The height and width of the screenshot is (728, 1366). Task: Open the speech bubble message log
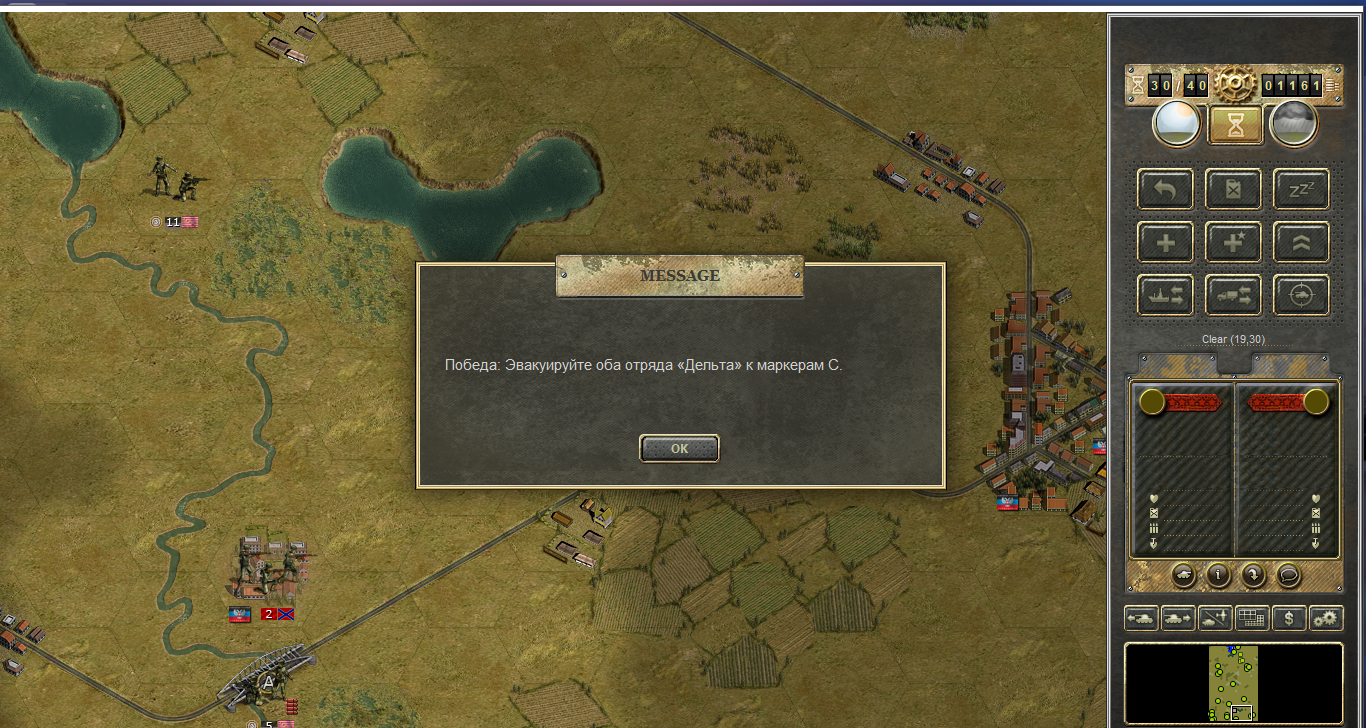[x=1287, y=575]
